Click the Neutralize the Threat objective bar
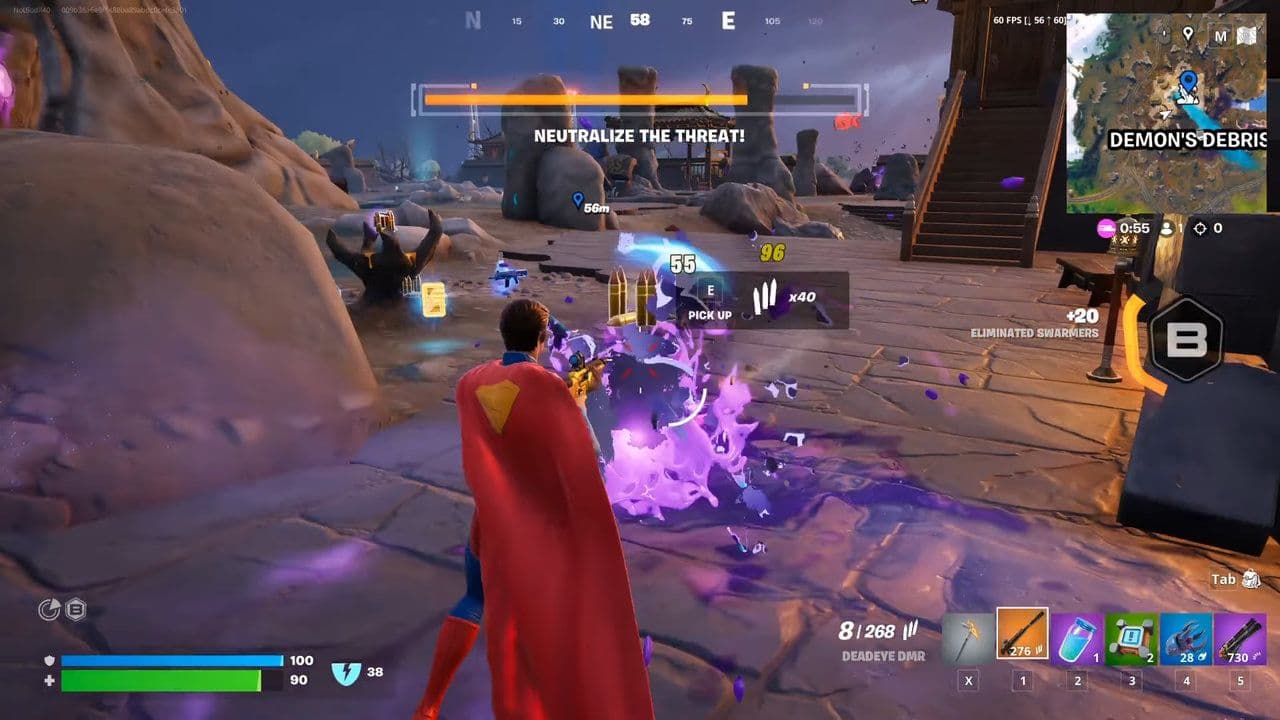Image resolution: width=1280 pixels, height=720 pixels. point(640,100)
